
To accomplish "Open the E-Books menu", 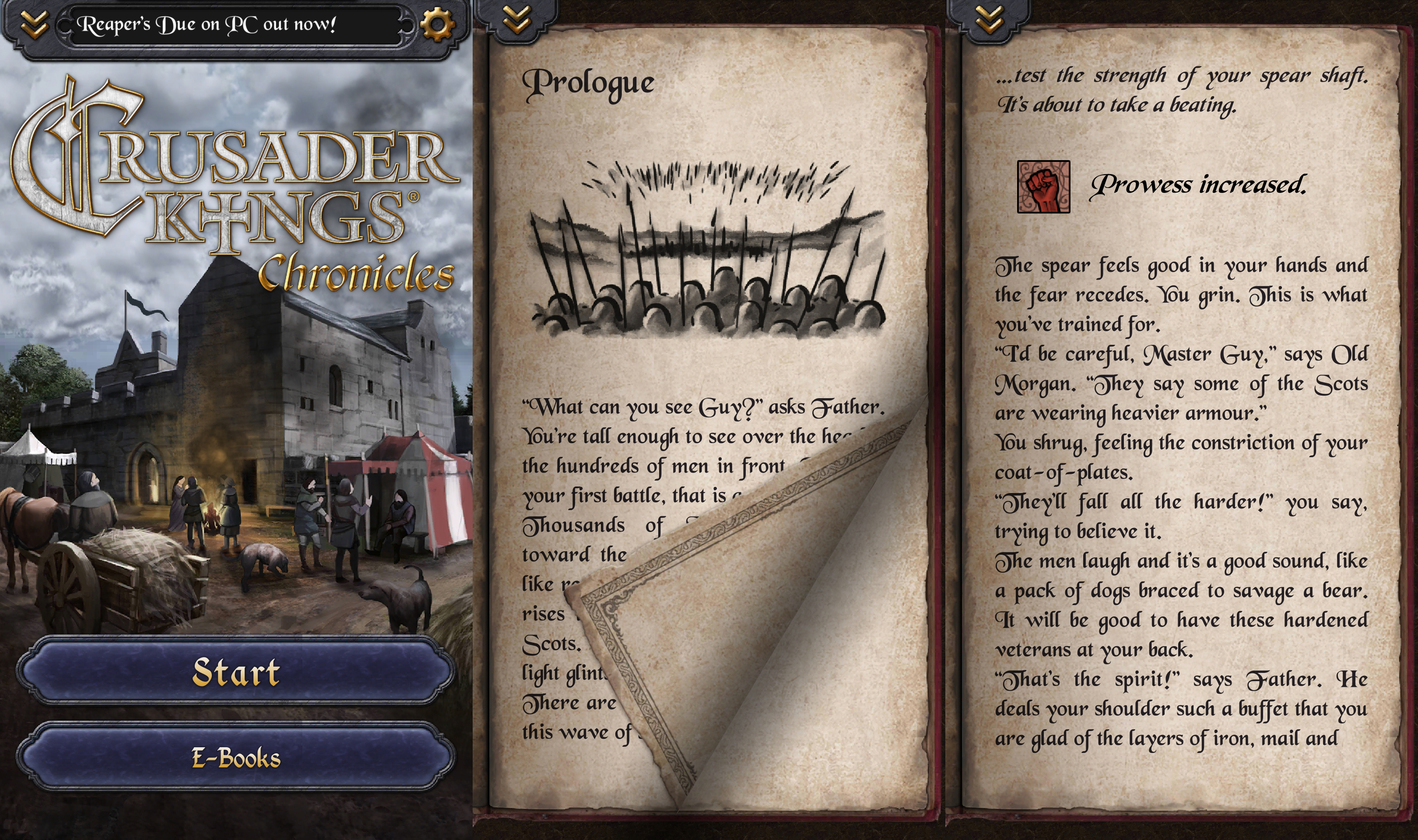I will (235, 757).
